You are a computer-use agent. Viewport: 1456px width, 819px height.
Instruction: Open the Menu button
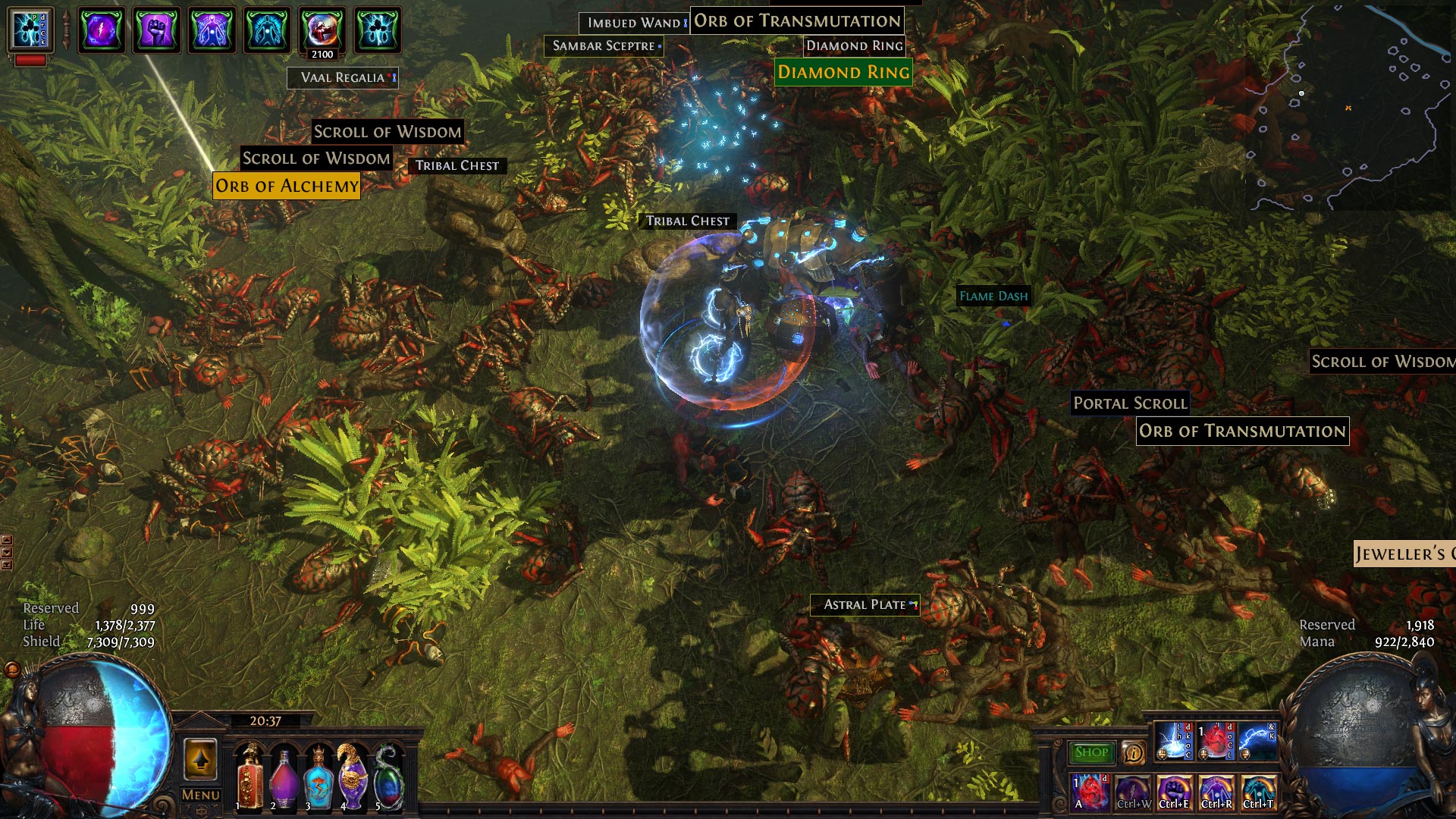click(201, 795)
